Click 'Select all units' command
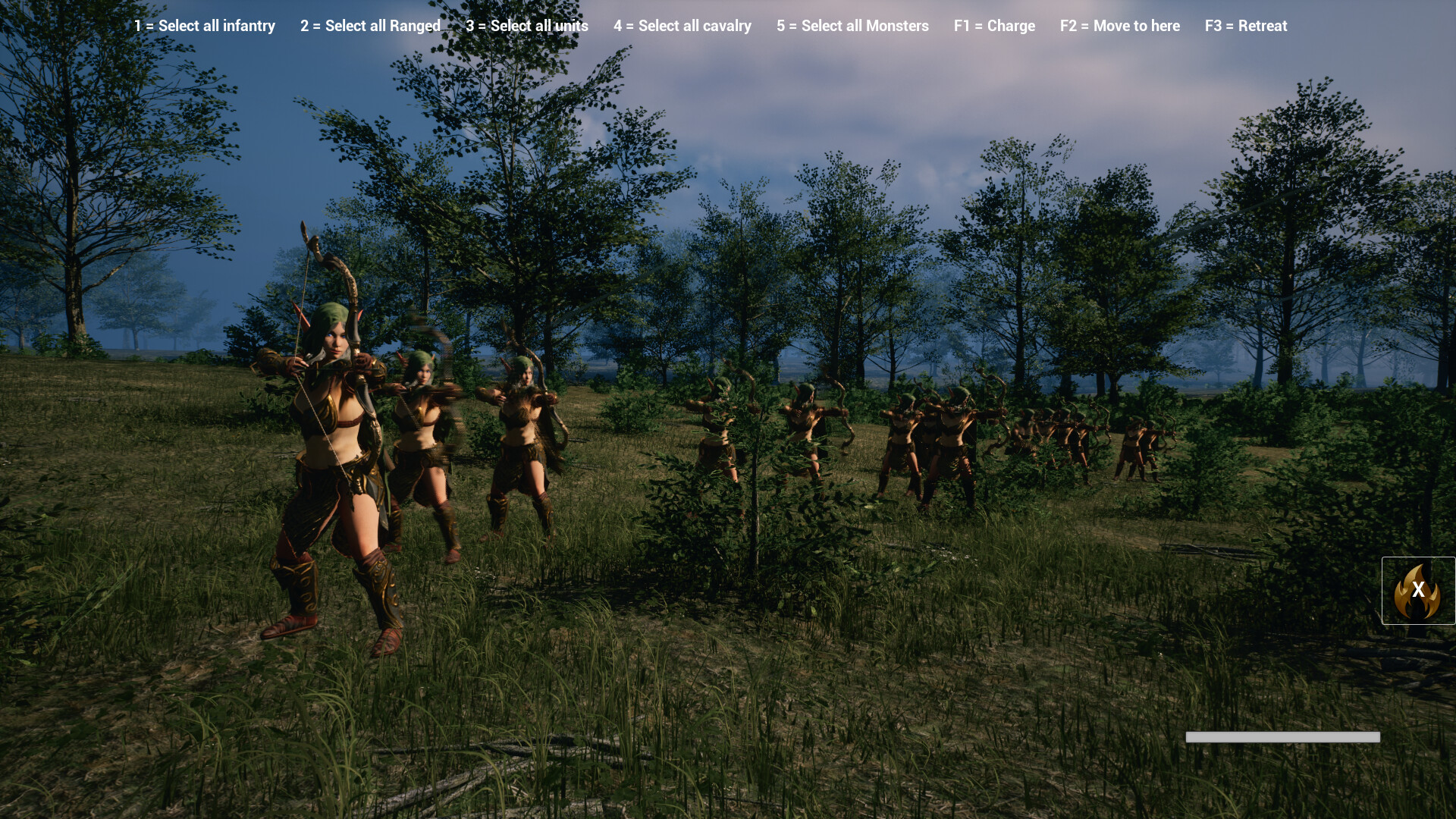Viewport: 1456px width, 819px height. tap(528, 26)
